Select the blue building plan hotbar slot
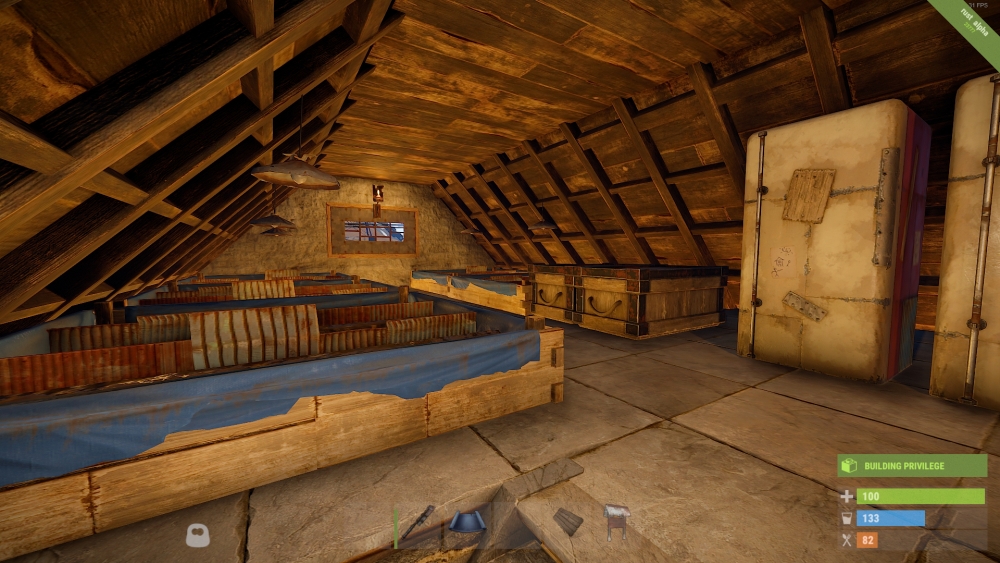Viewport: 1000px width, 563px height. click(x=466, y=522)
